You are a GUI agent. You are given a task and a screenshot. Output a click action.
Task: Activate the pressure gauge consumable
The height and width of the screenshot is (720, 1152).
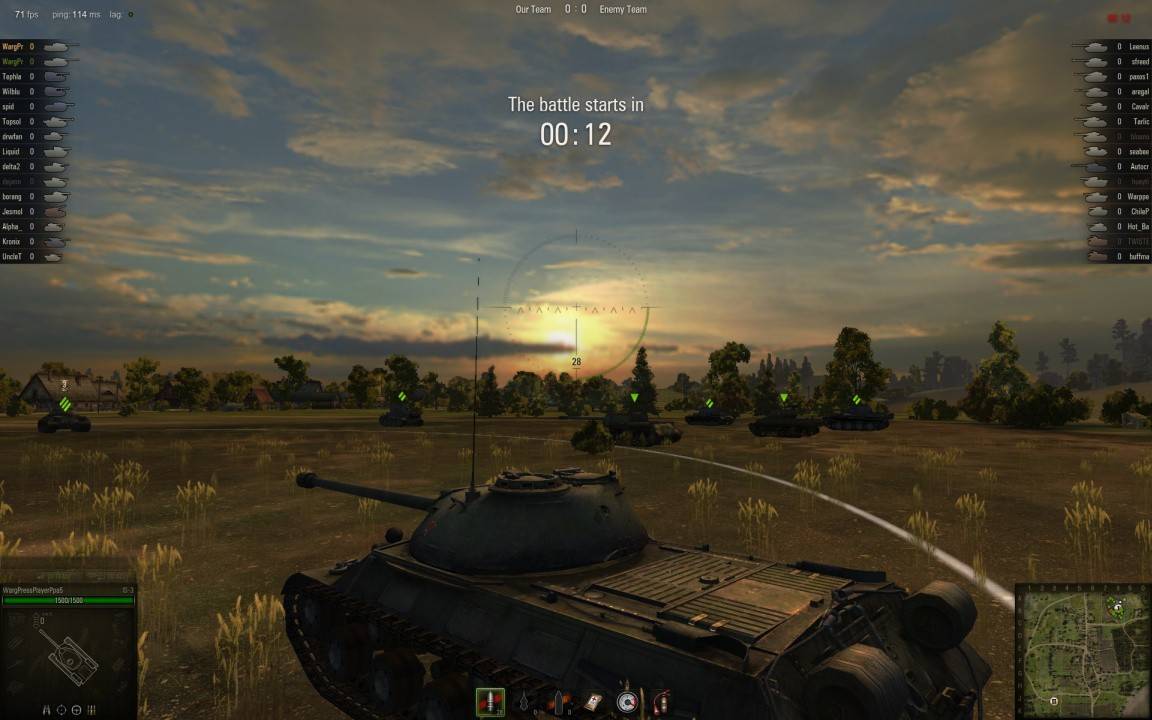pyautogui.click(x=627, y=702)
